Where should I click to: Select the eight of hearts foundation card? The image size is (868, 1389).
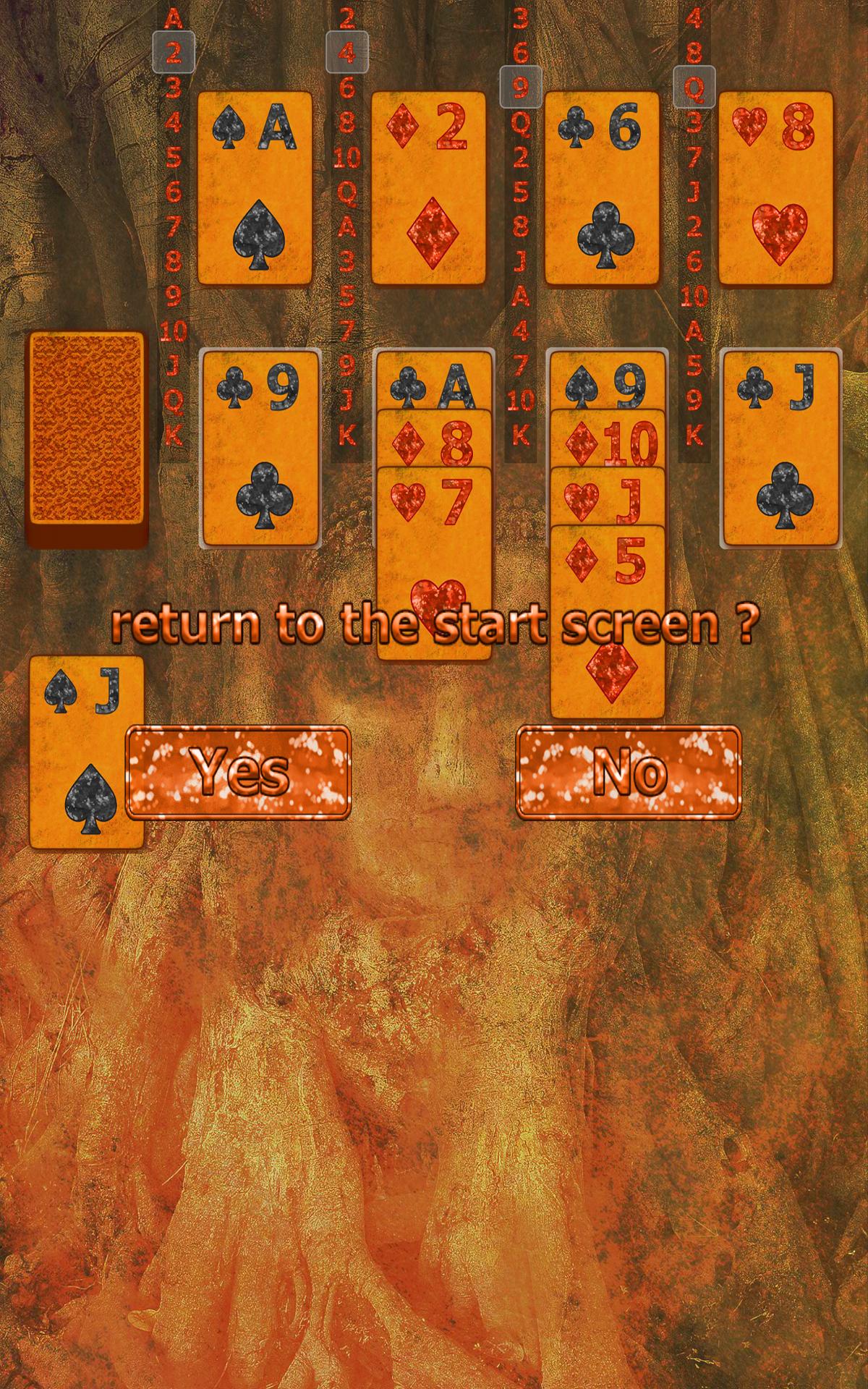click(x=775, y=187)
